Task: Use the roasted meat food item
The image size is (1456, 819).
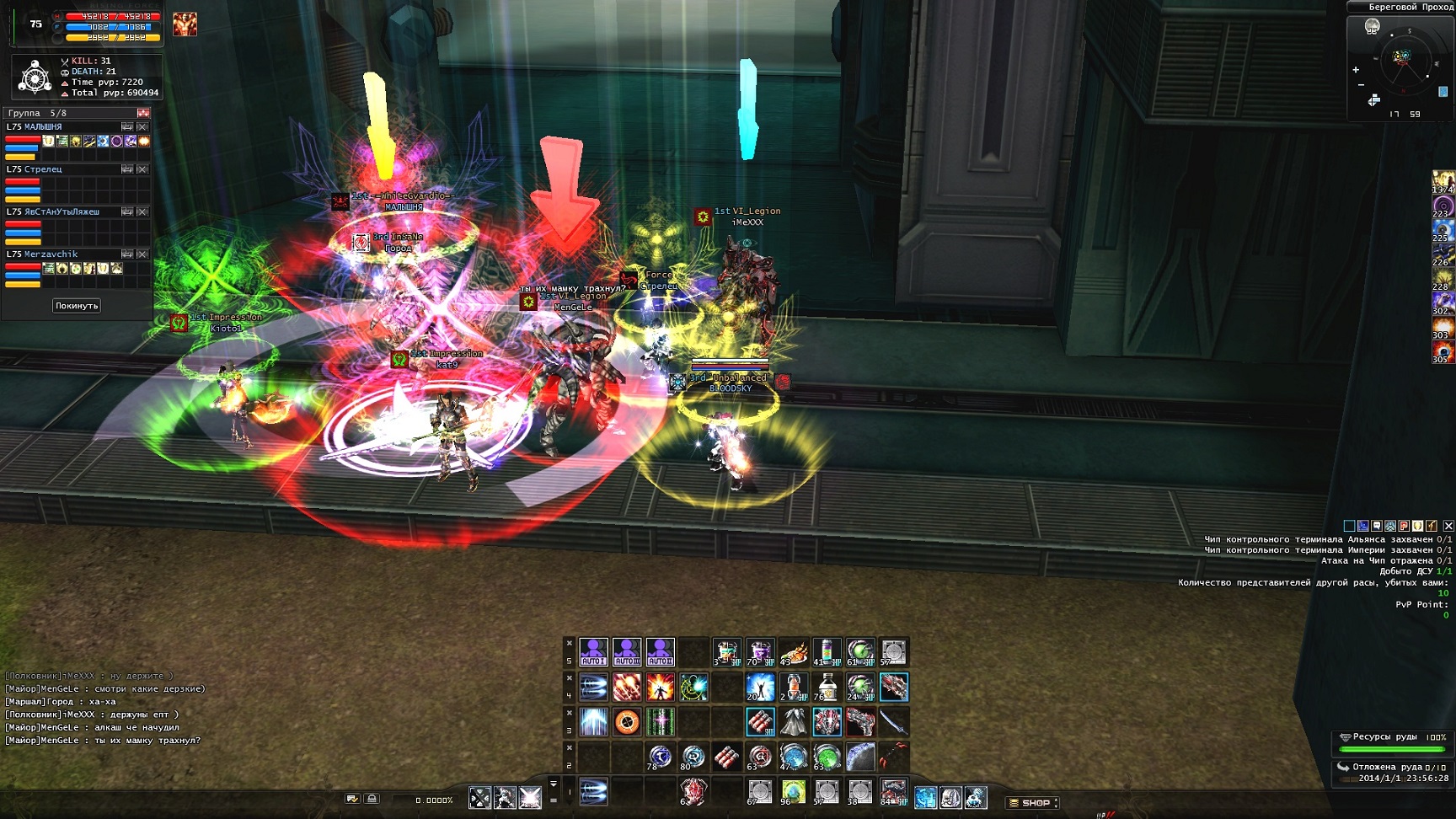Action: [x=793, y=652]
